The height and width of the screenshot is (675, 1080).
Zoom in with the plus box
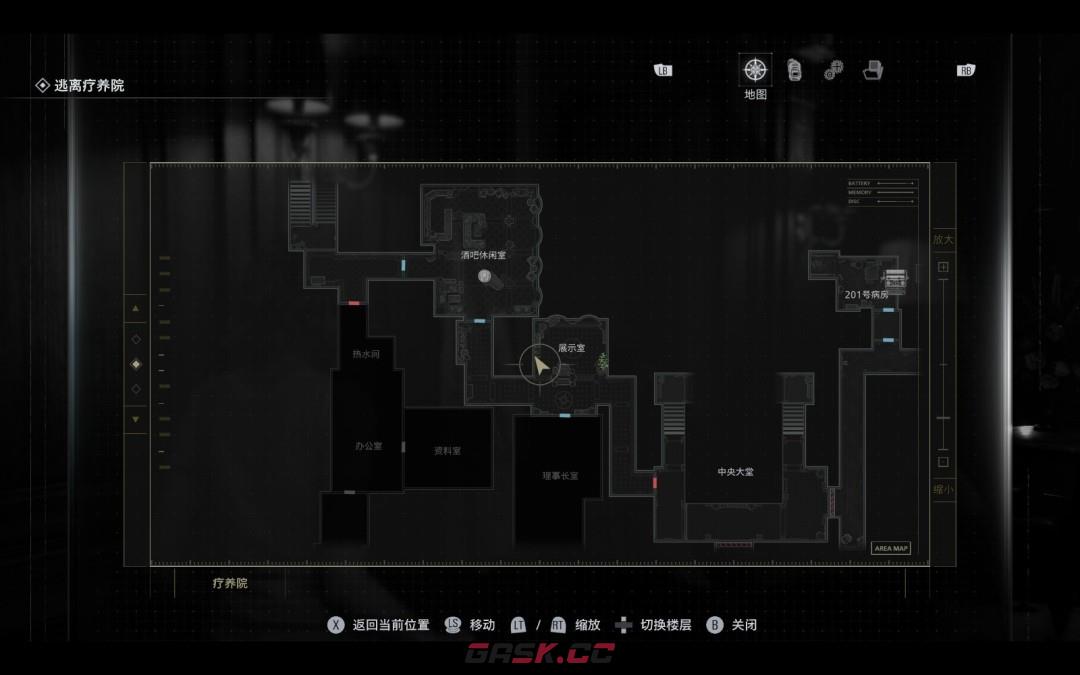[x=943, y=267]
